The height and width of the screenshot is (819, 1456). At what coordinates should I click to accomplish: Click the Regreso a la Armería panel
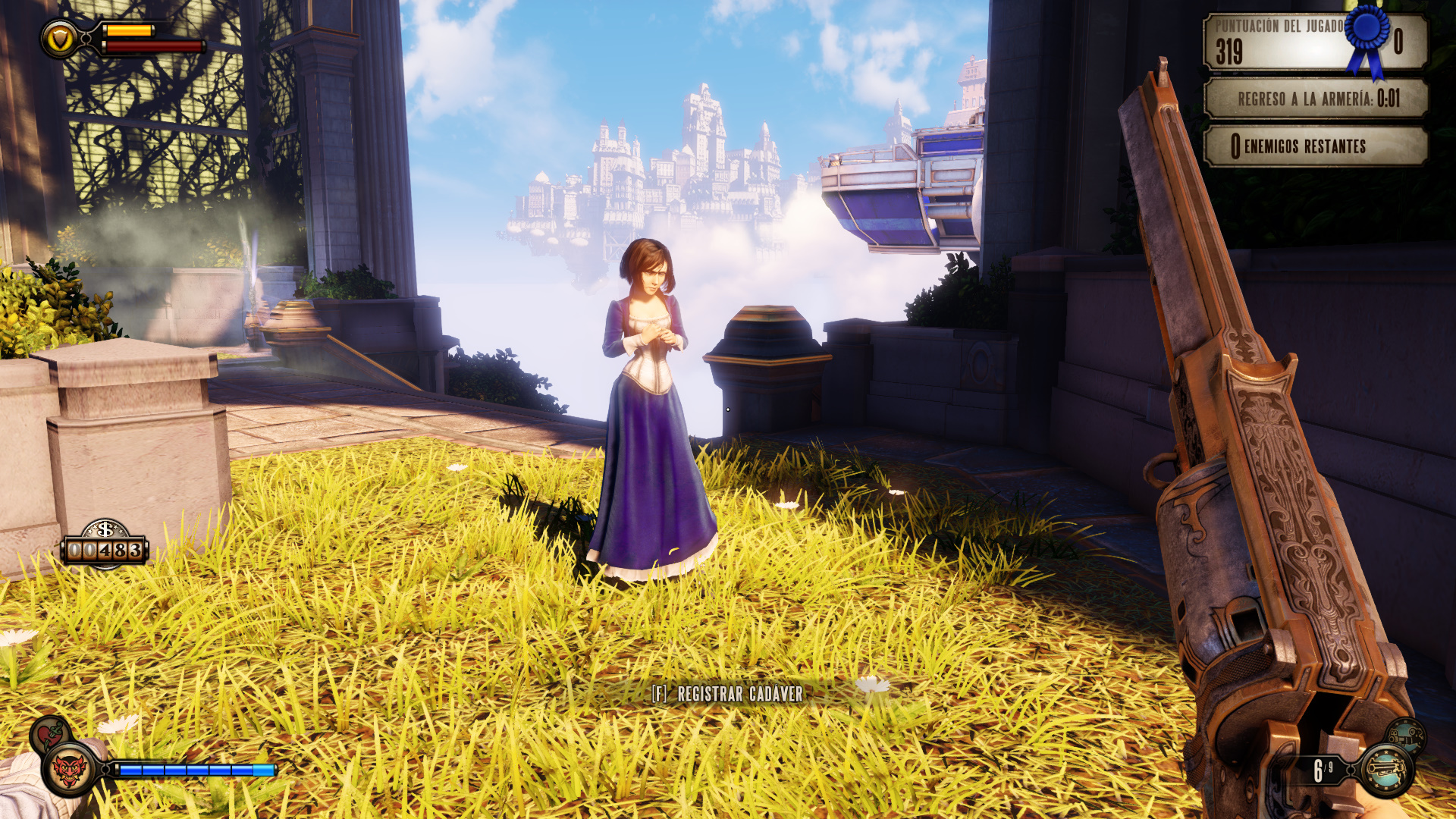1316,99
